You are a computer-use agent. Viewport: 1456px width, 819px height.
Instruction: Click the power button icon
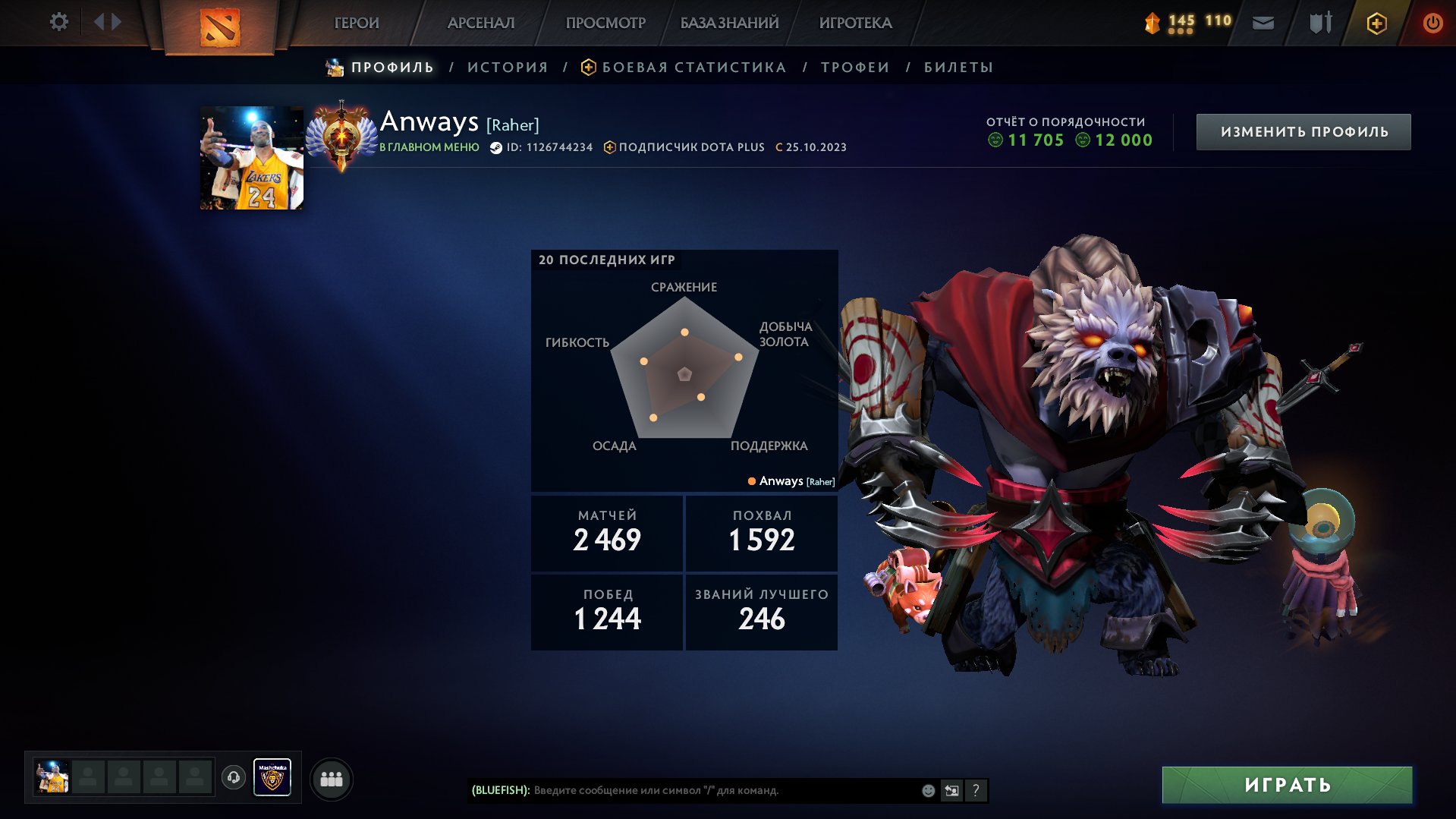coord(1432,22)
